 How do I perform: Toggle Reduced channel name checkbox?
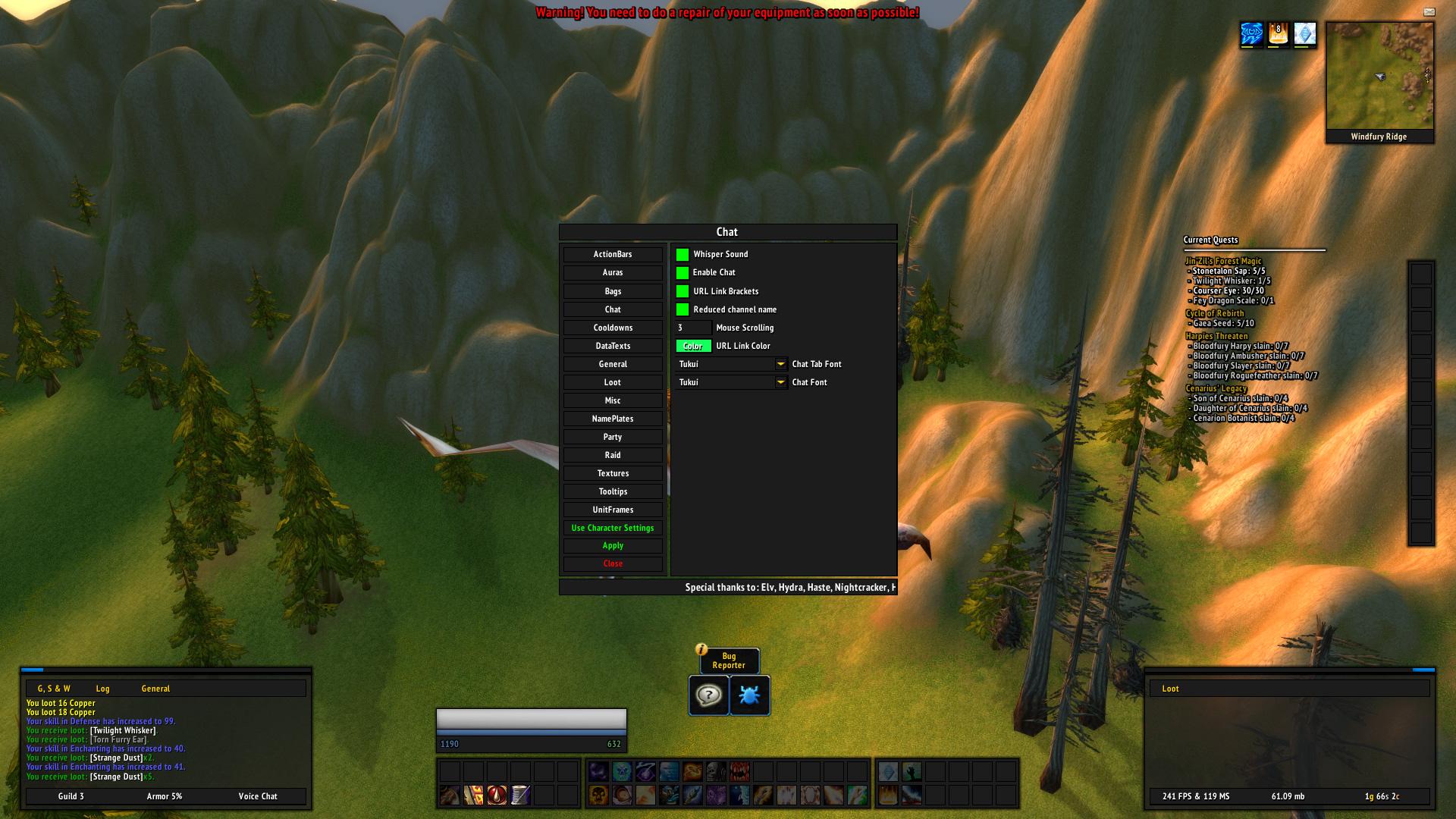point(682,309)
